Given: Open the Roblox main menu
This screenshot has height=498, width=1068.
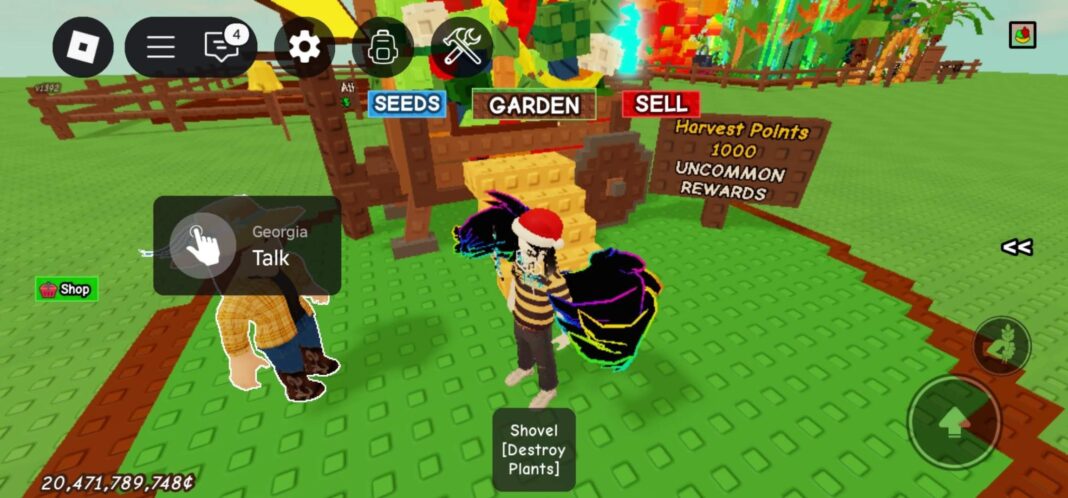Looking at the screenshot, I should 83,47.
